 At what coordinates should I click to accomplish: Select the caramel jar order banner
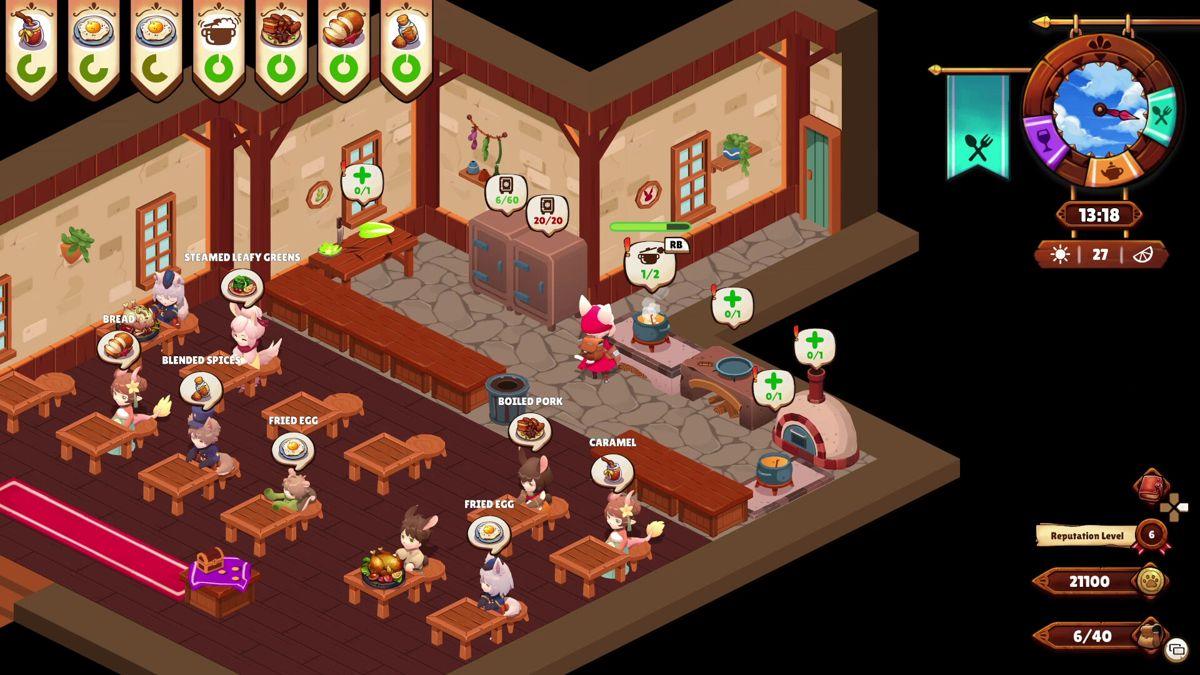(x=32, y=45)
